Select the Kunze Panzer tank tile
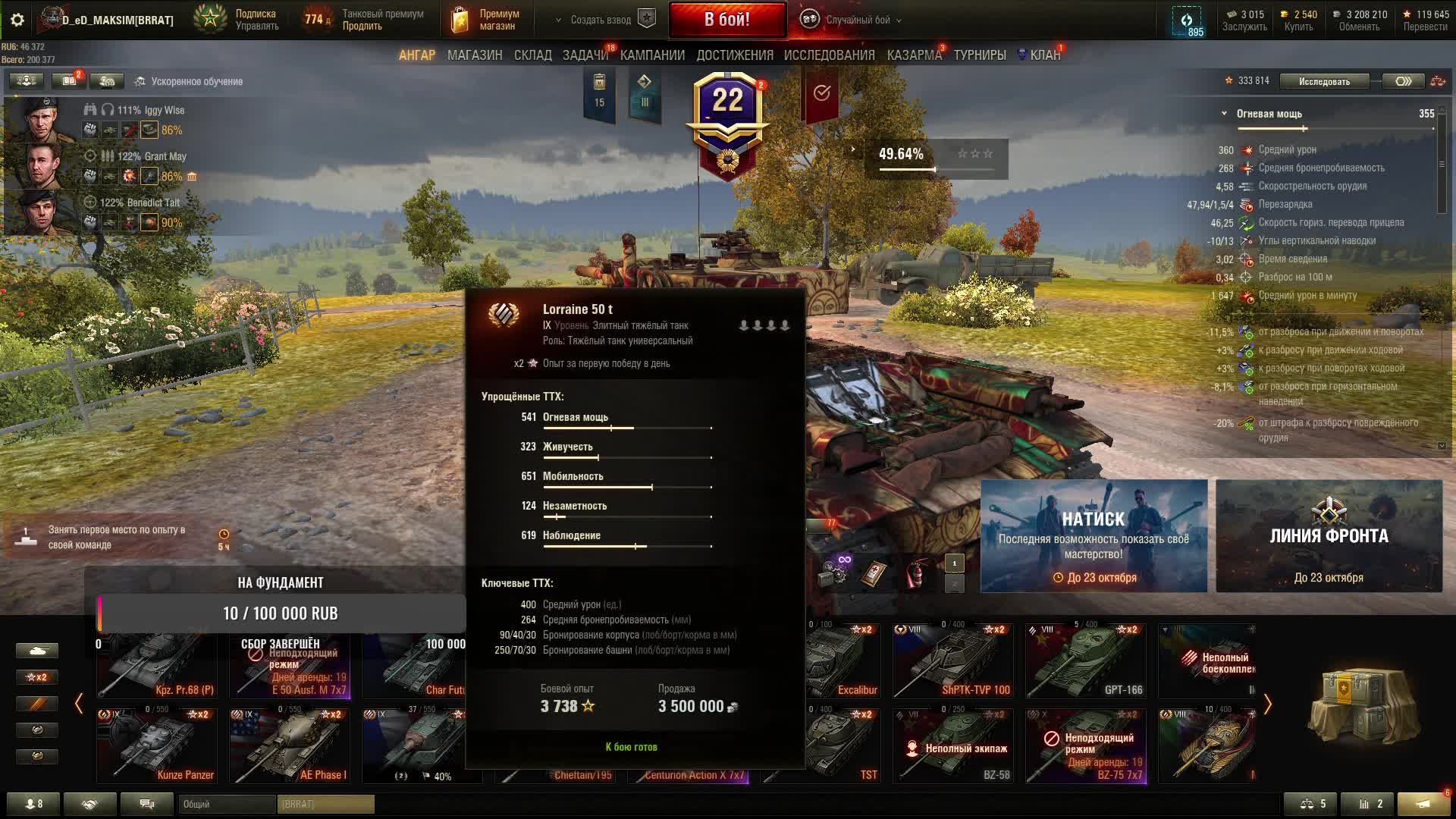Viewport: 1456px width, 819px height. 157,745
